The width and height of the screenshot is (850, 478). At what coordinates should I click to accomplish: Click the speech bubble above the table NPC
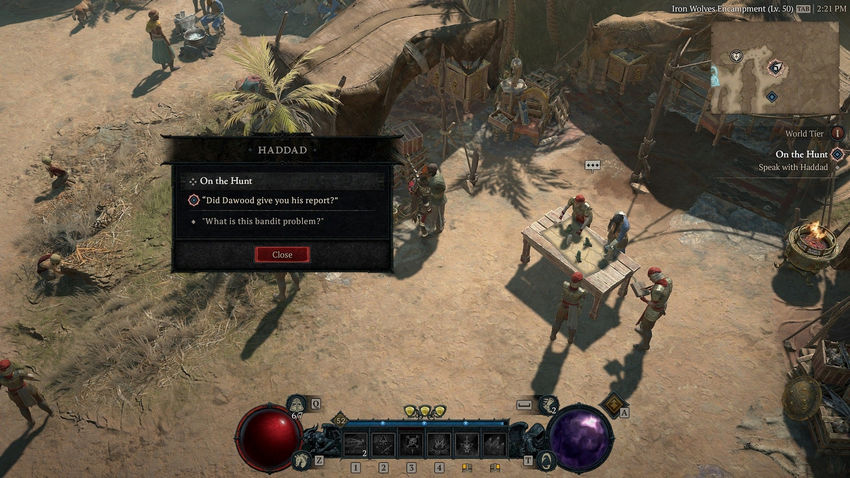[x=592, y=165]
